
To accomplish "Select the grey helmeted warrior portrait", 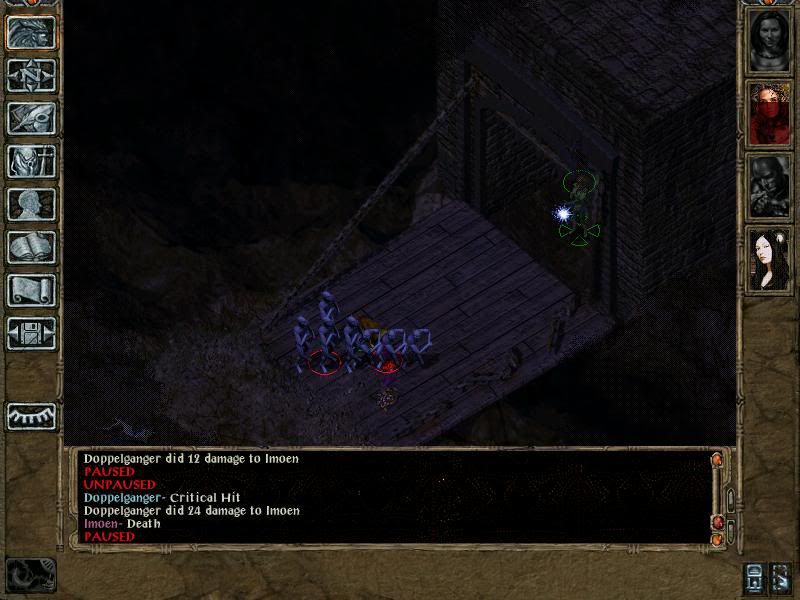I will click(x=769, y=186).
